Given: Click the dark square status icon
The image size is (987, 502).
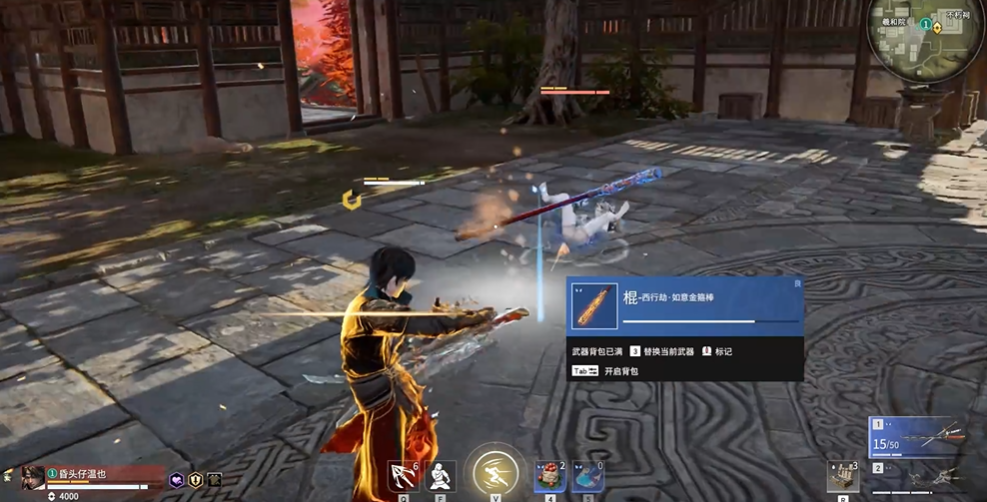Looking at the screenshot, I should click(214, 480).
